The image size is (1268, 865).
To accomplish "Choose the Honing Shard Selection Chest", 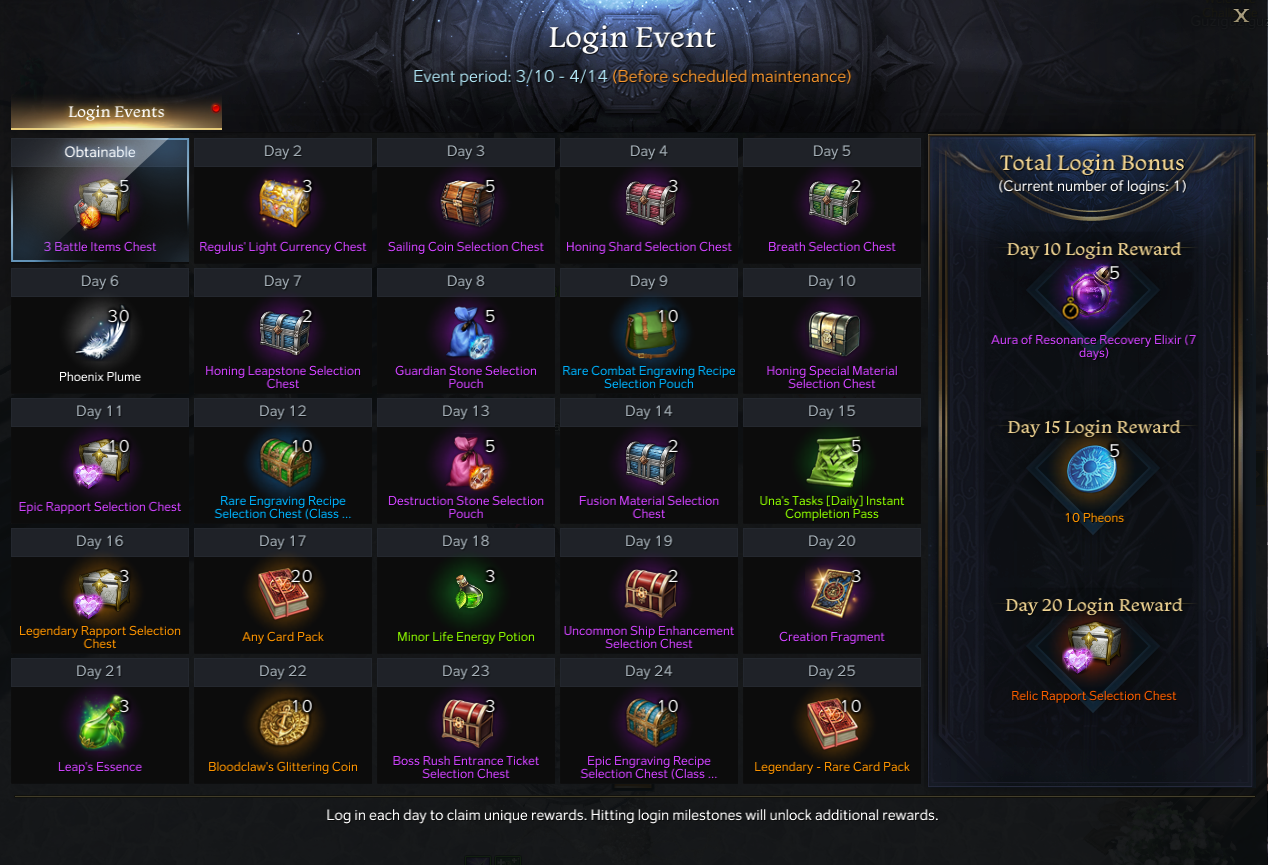I will (x=649, y=205).
